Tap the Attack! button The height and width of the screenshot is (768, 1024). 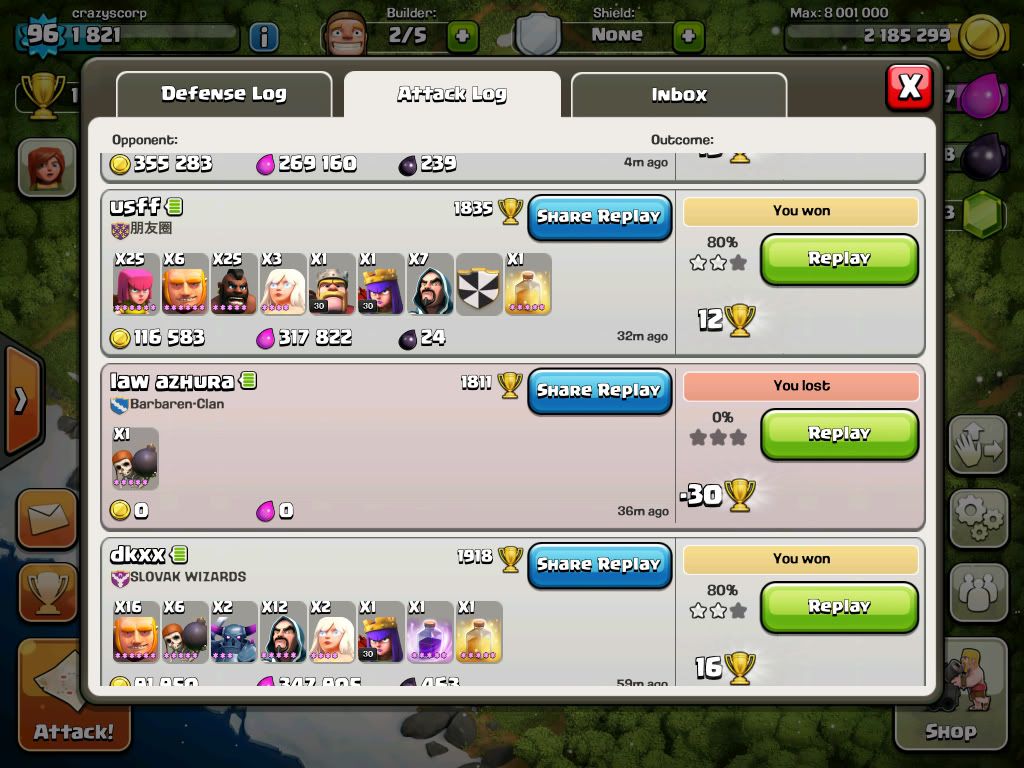(70, 700)
